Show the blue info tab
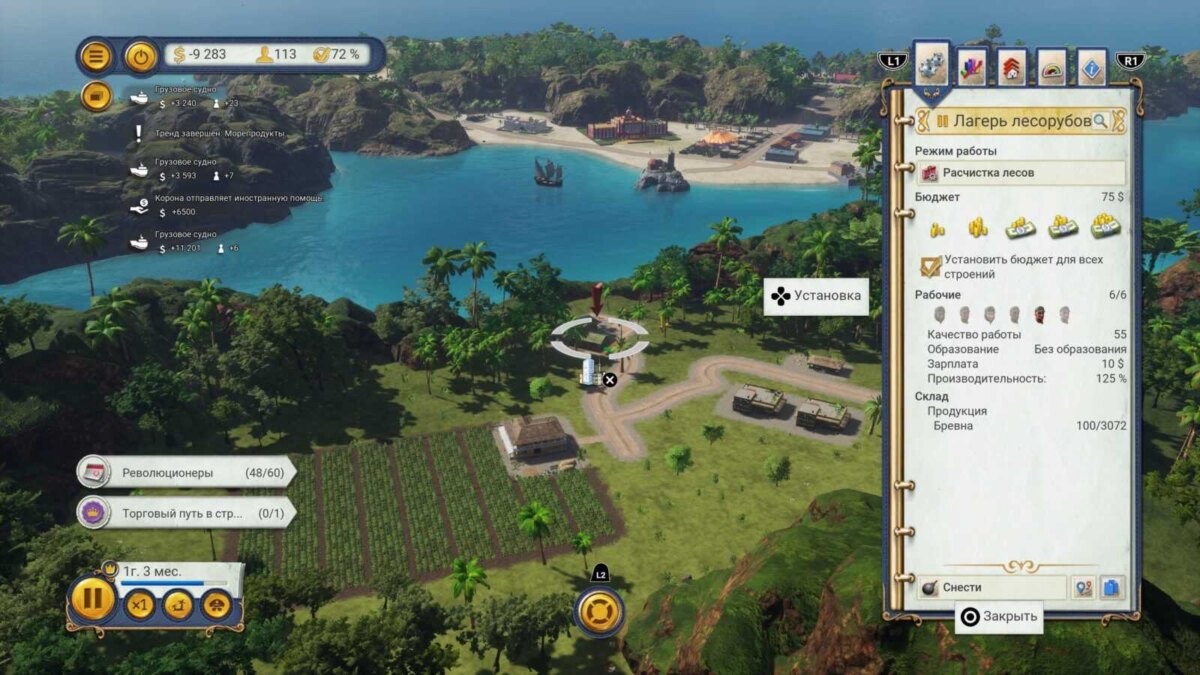 coord(1092,67)
